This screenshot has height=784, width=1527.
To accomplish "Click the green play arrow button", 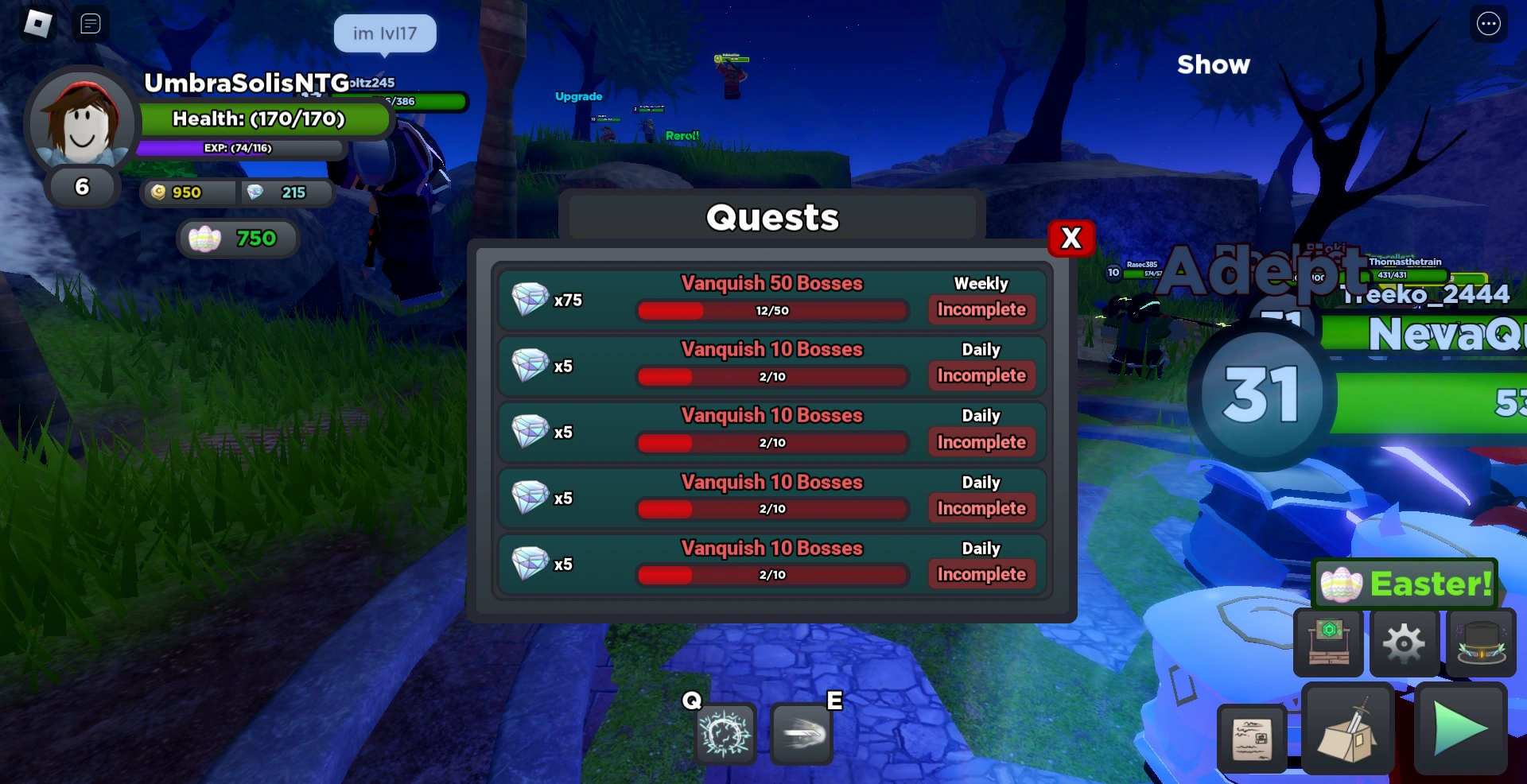I will [x=1462, y=729].
